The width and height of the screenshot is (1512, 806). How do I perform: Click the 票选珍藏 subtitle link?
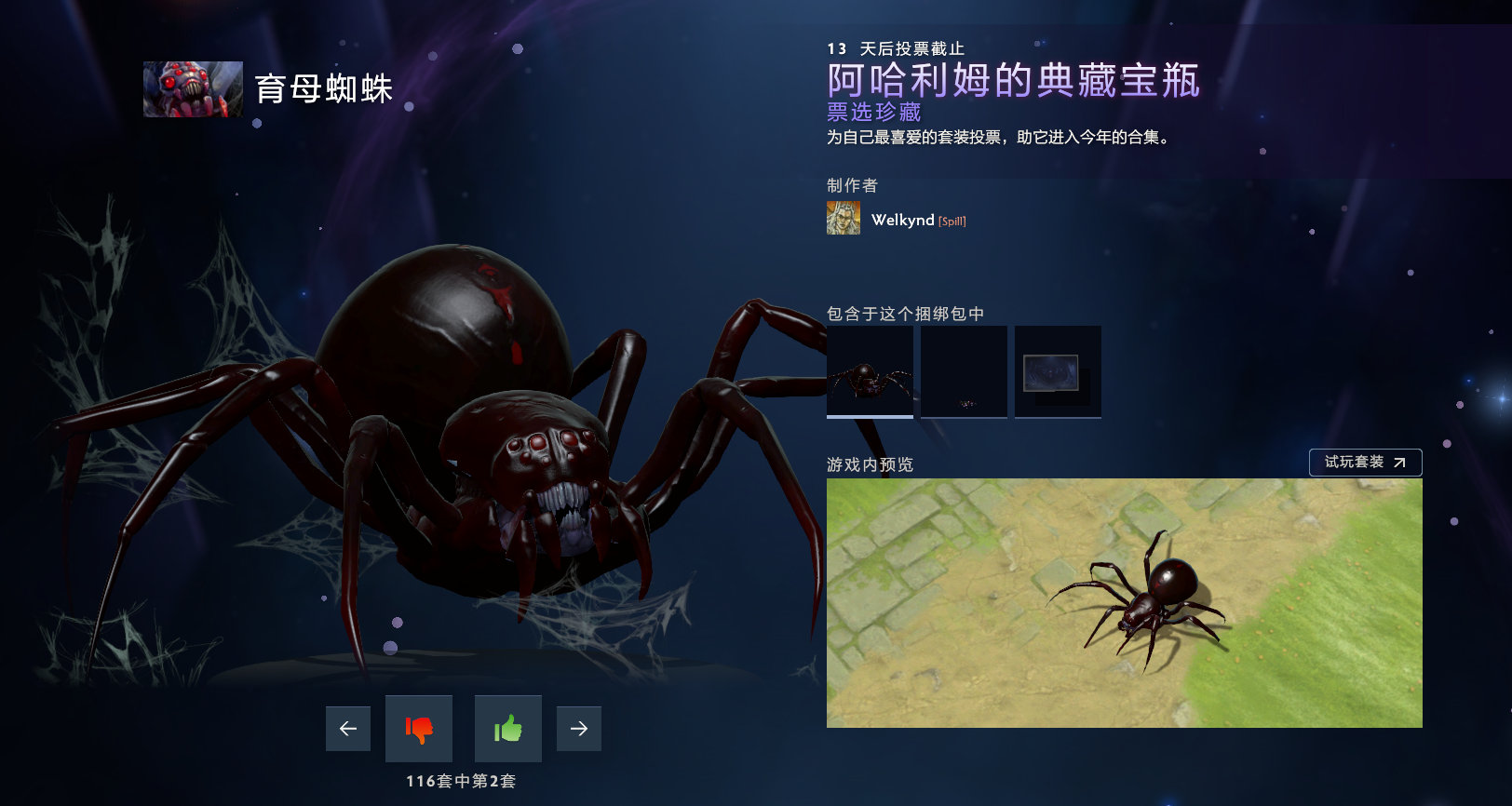871,113
